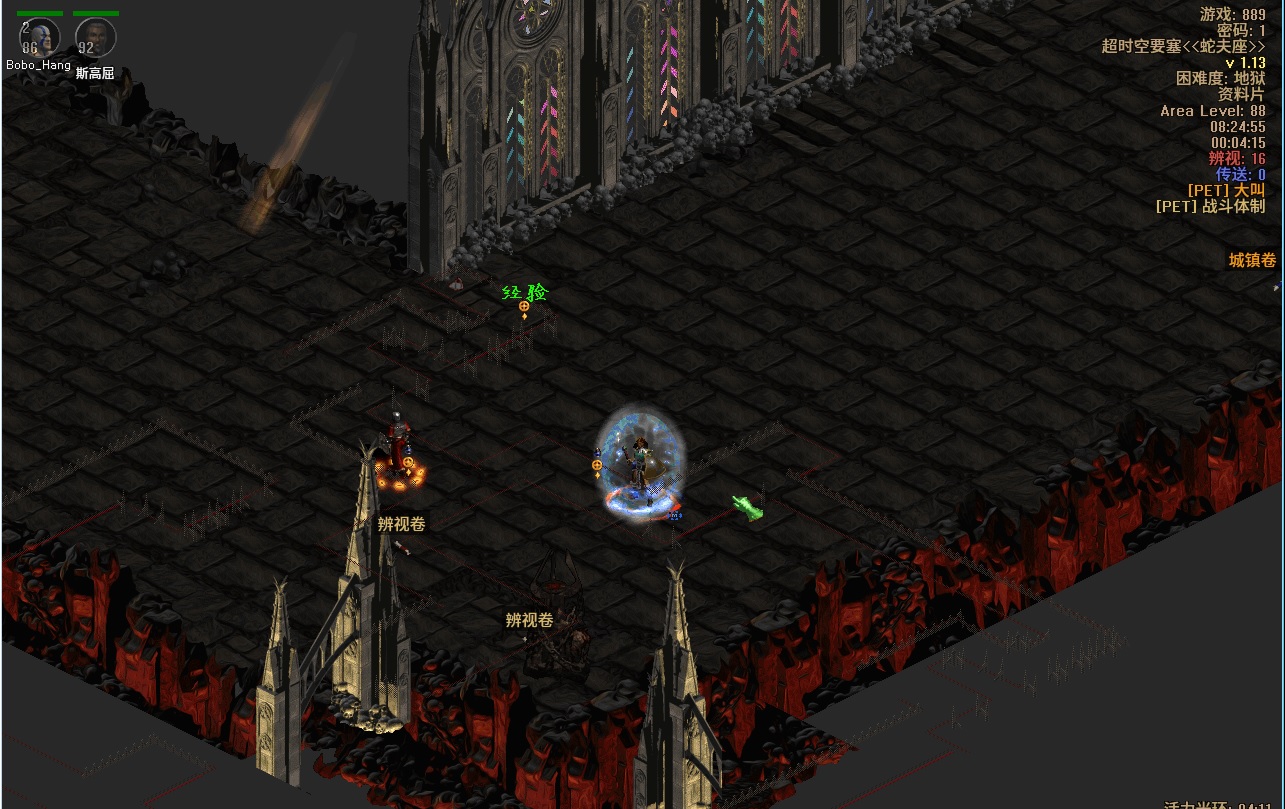Click the 斯高屈 party member portrait
1285x809 pixels.
tap(96, 38)
